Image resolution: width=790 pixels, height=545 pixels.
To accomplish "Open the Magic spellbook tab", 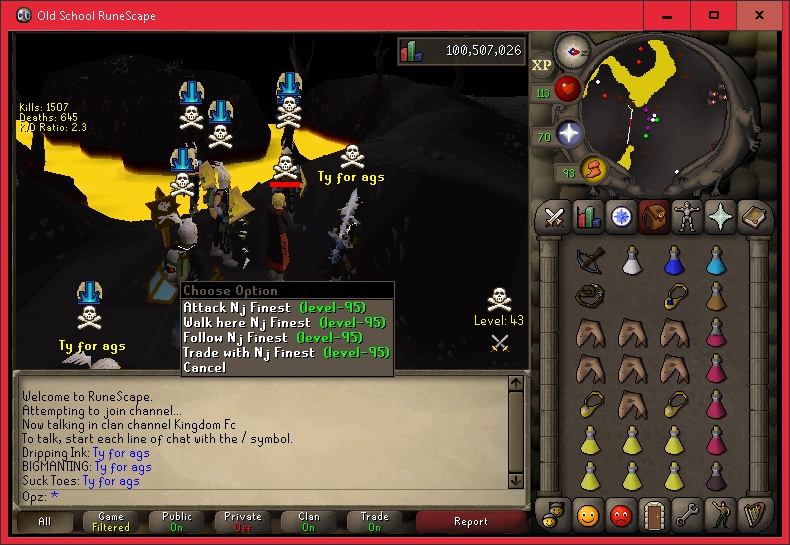I will (752, 216).
